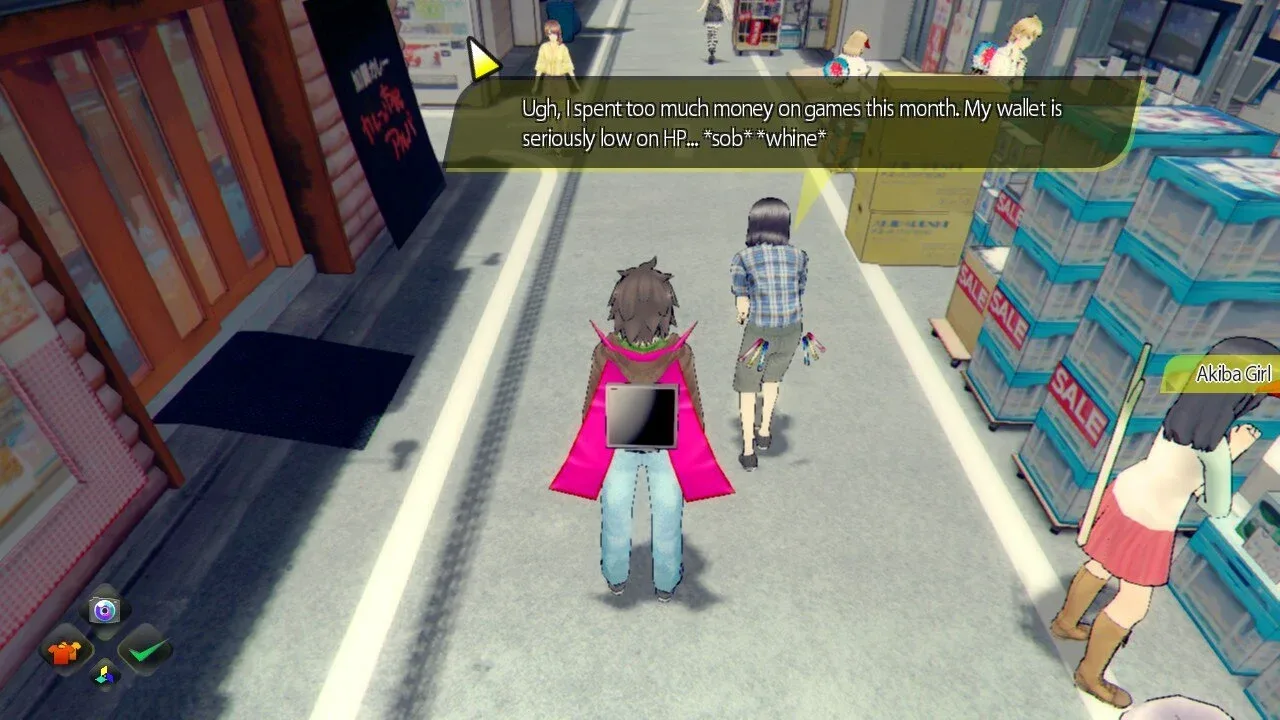Click the yellow cursor arrow near the dialogue
This screenshot has height=720, width=1280.
482,58
